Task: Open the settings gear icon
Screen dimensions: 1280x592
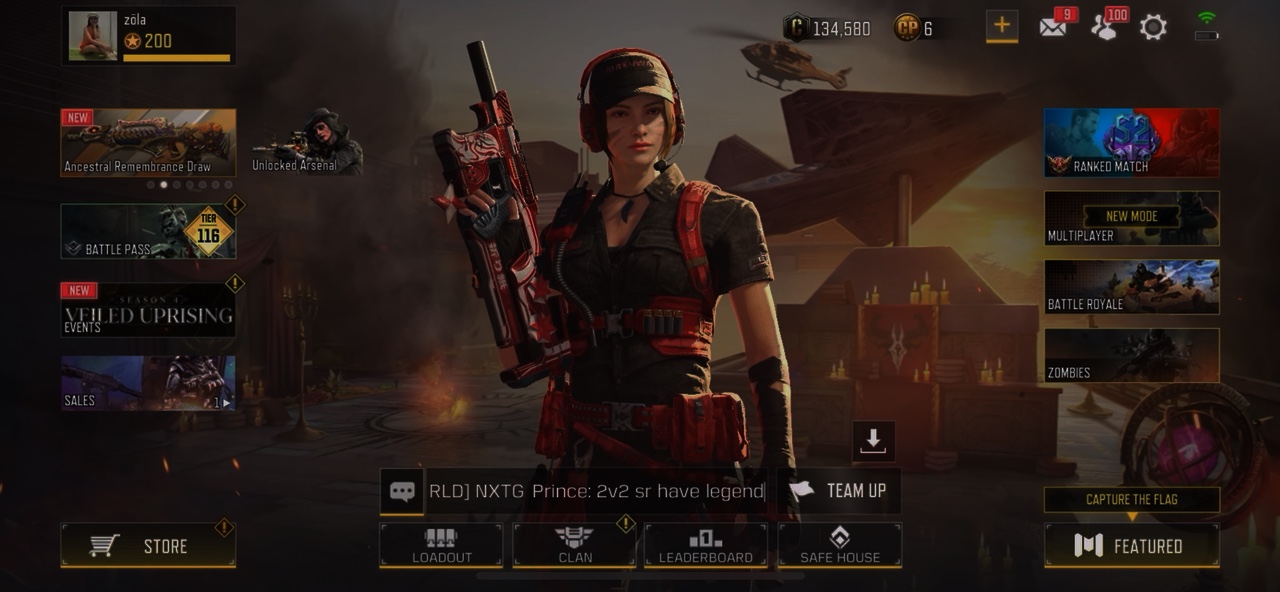Action: [x=1153, y=28]
